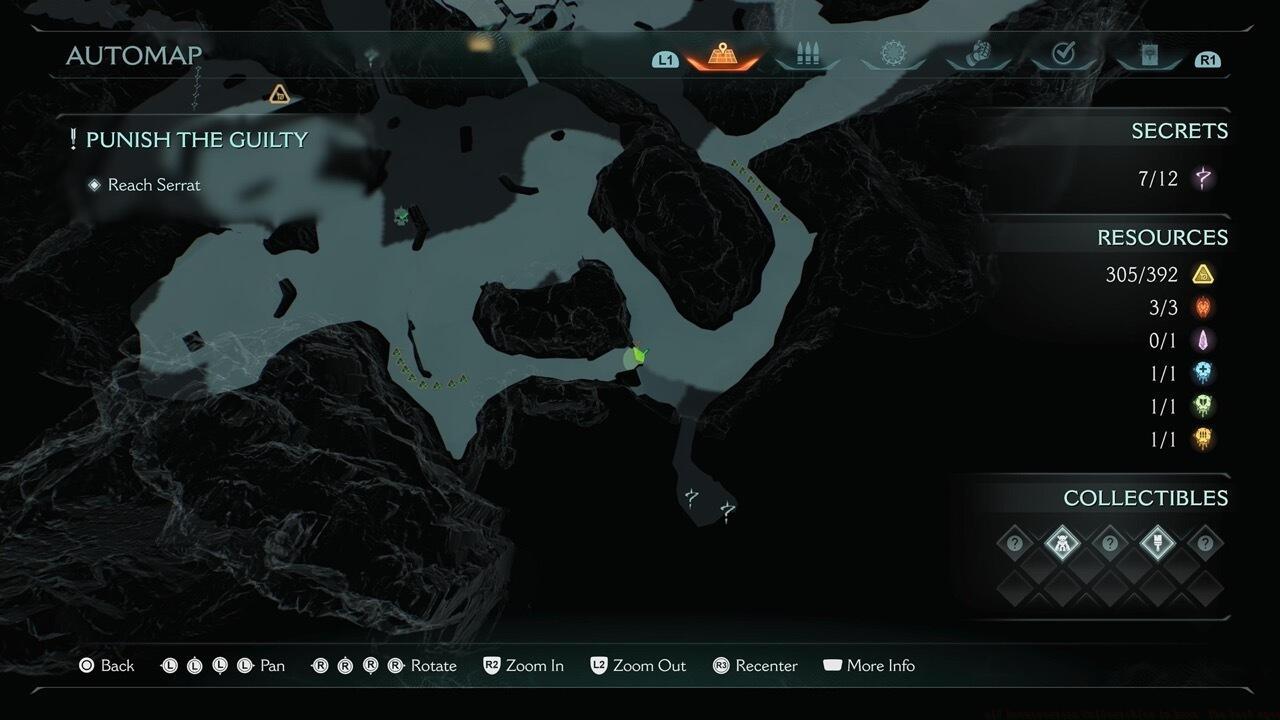
Task: Show More Info for the map
Action: point(868,665)
